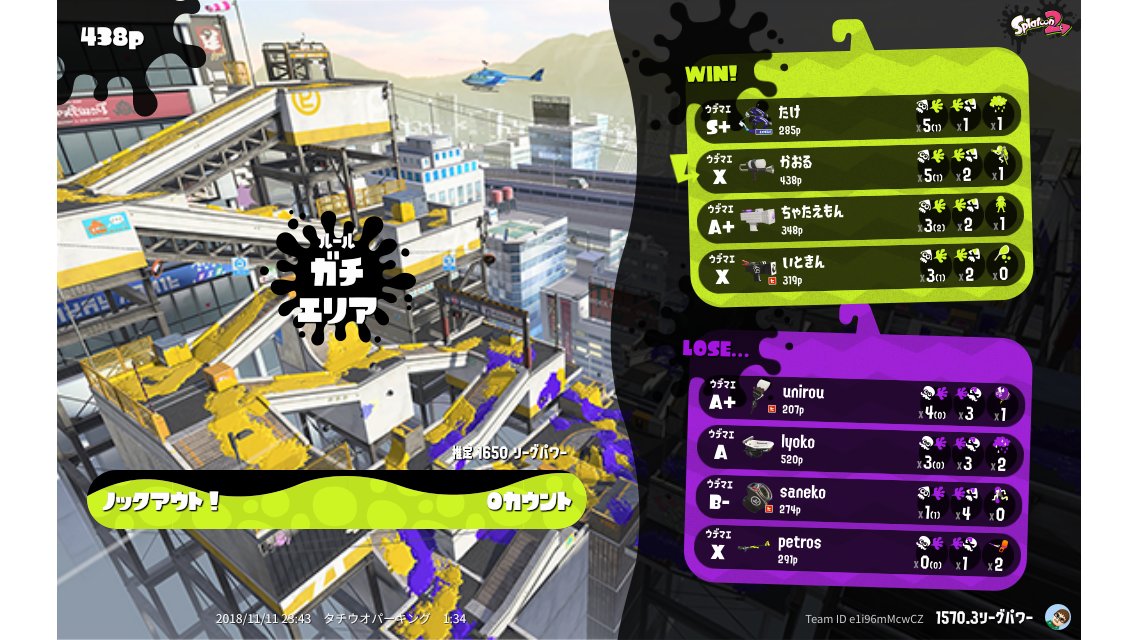Select the lyoko player row
This screenshot has height=640, width=1138.
click(x=858, y=450)
